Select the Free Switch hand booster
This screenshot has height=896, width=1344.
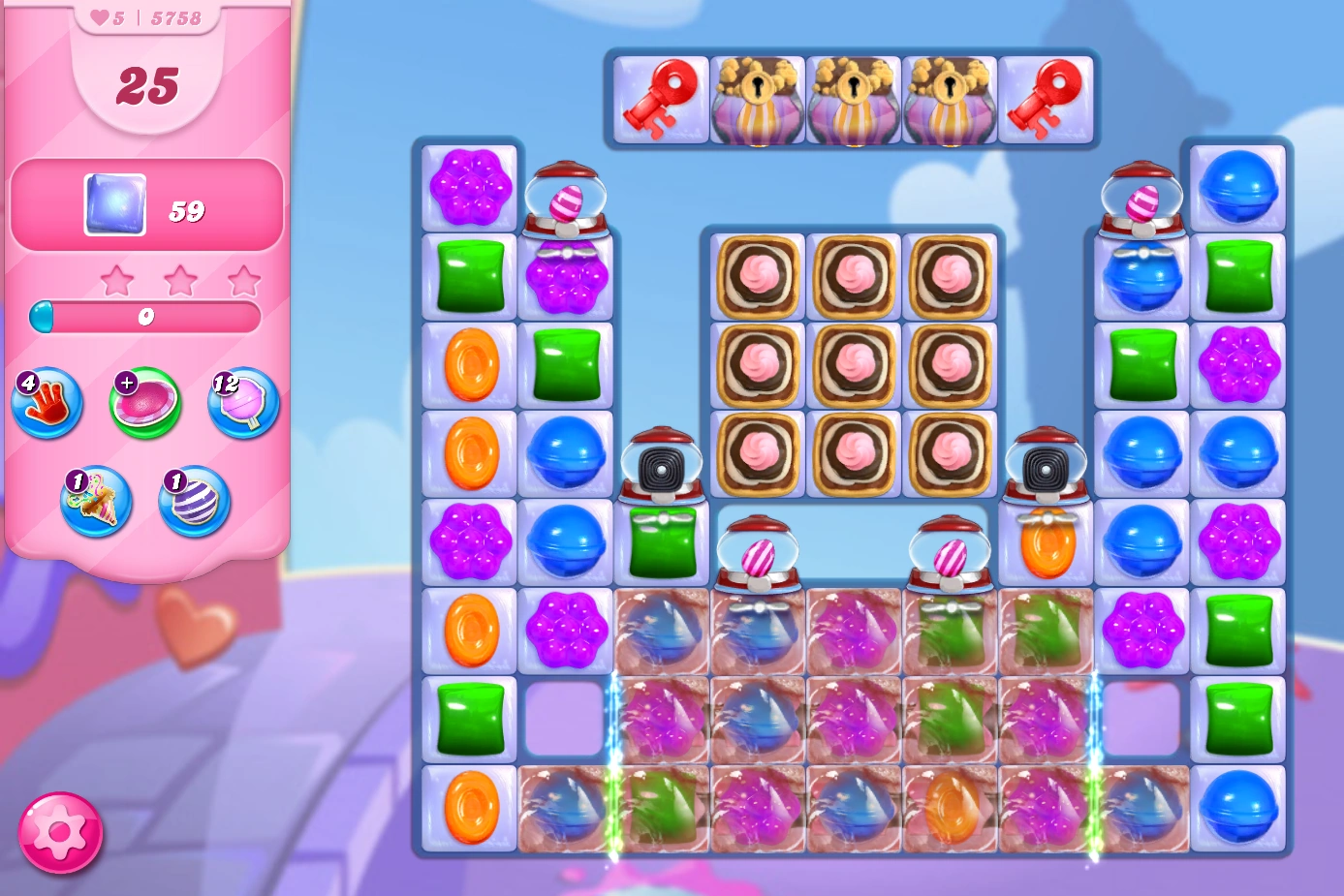click(47, 402)
